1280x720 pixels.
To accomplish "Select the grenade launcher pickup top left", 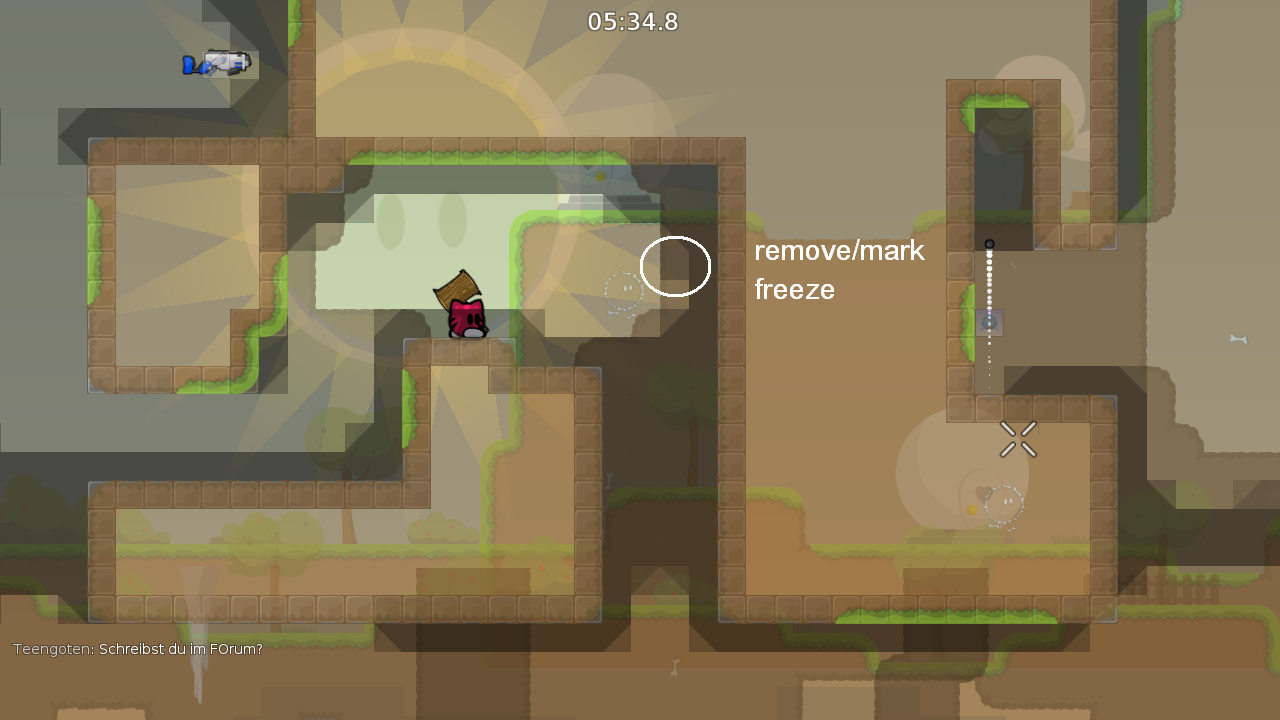I will [218, 62].
